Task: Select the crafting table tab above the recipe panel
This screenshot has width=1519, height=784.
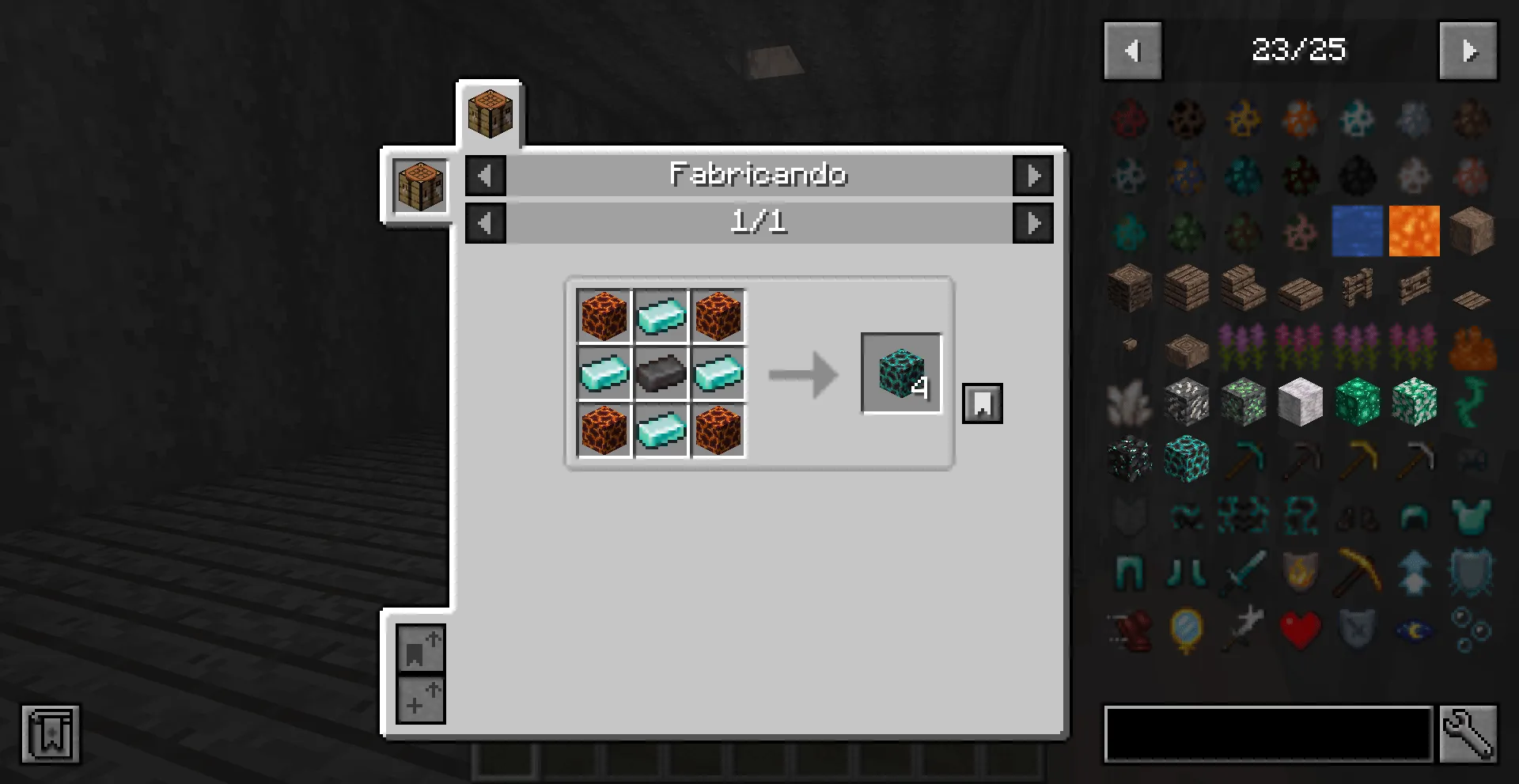Action: click(490, 111)
